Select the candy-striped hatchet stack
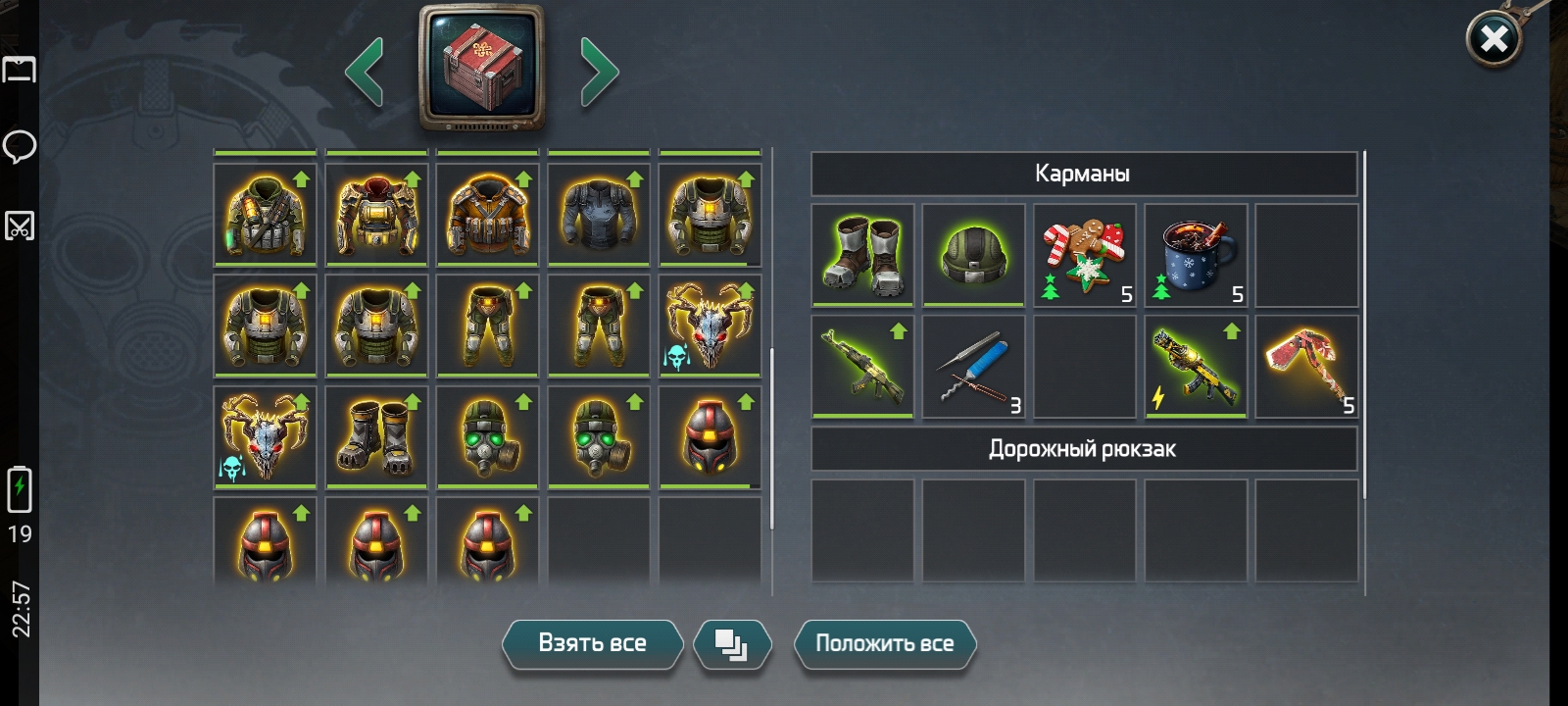This screenshot has height=706, width=1568. coord(1306,367)
